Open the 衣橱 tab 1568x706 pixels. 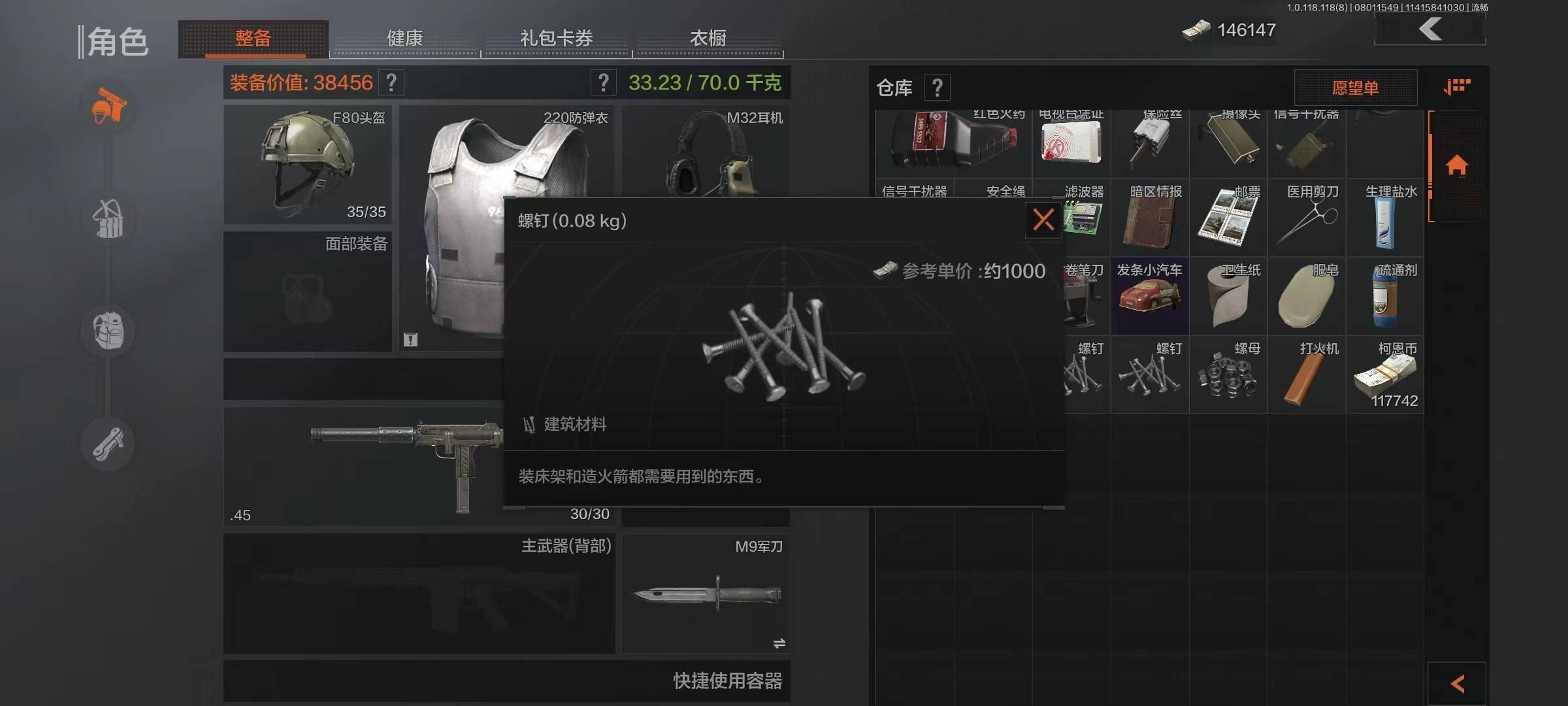[x=708, y=38]
